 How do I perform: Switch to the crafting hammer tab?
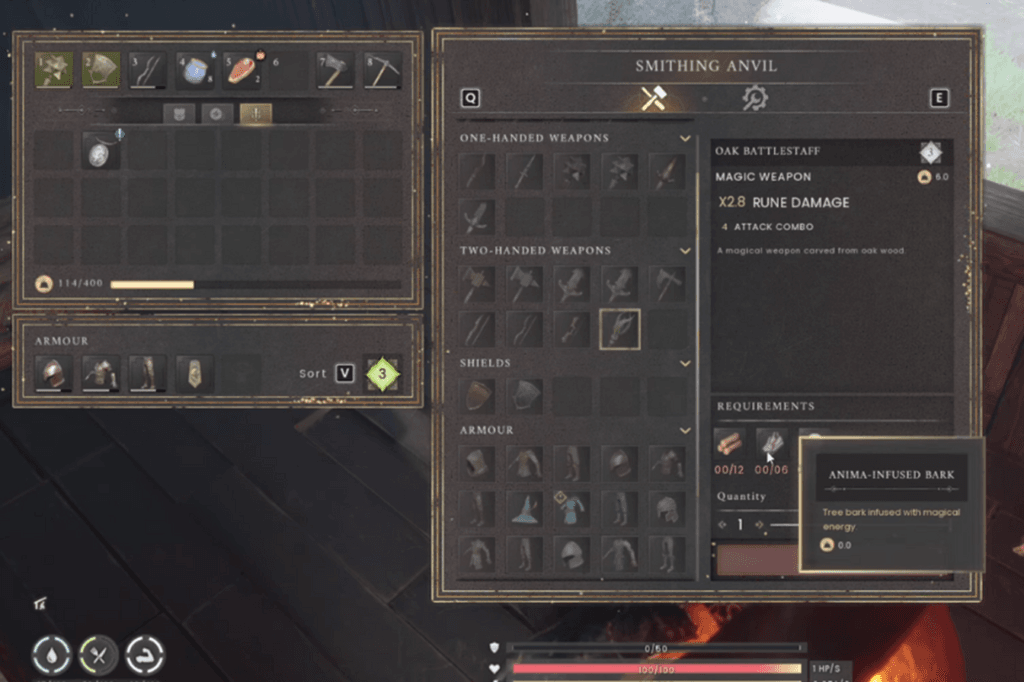point(654,98)
